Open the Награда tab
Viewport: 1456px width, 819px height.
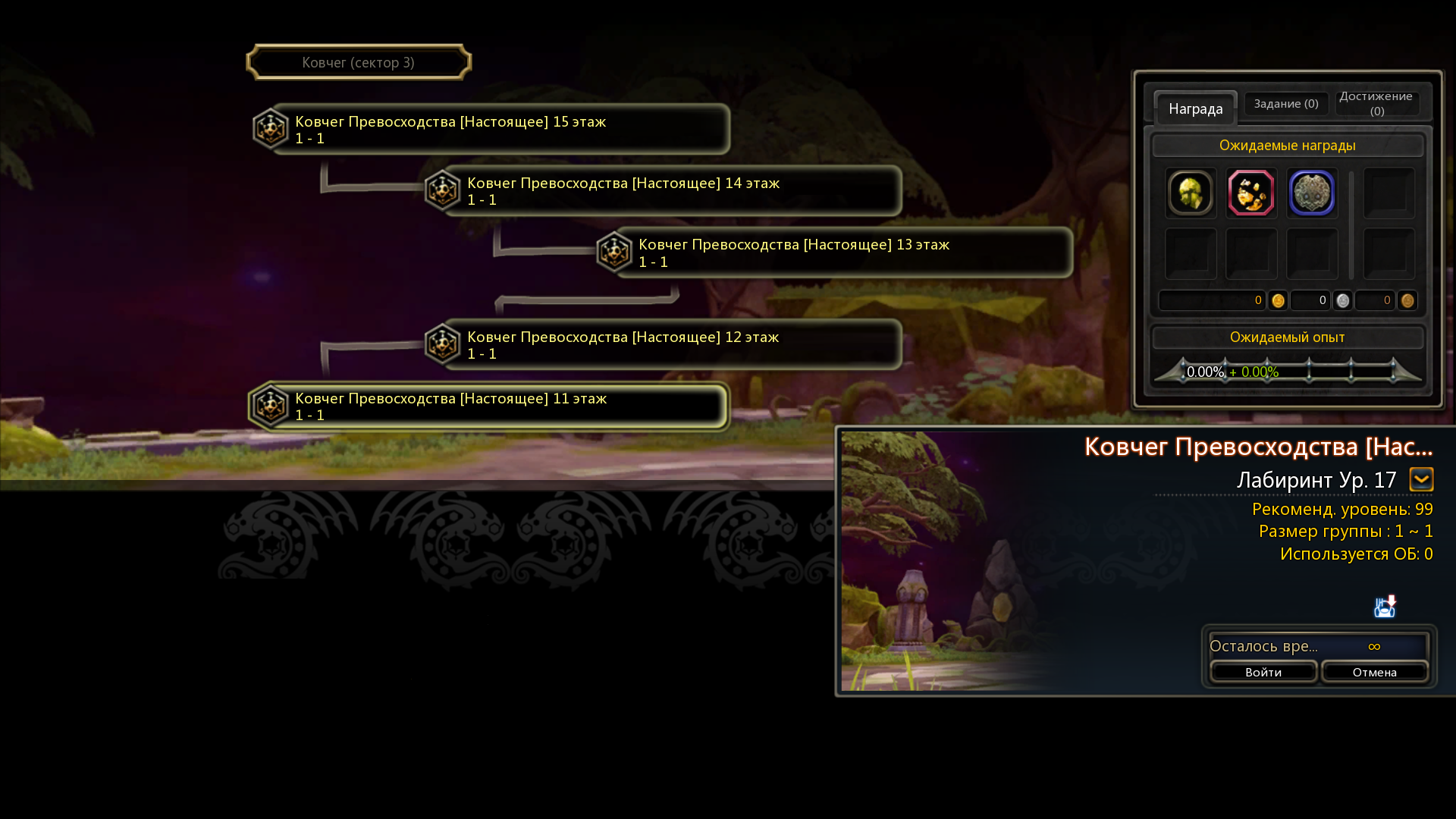tap(1195, 108)
